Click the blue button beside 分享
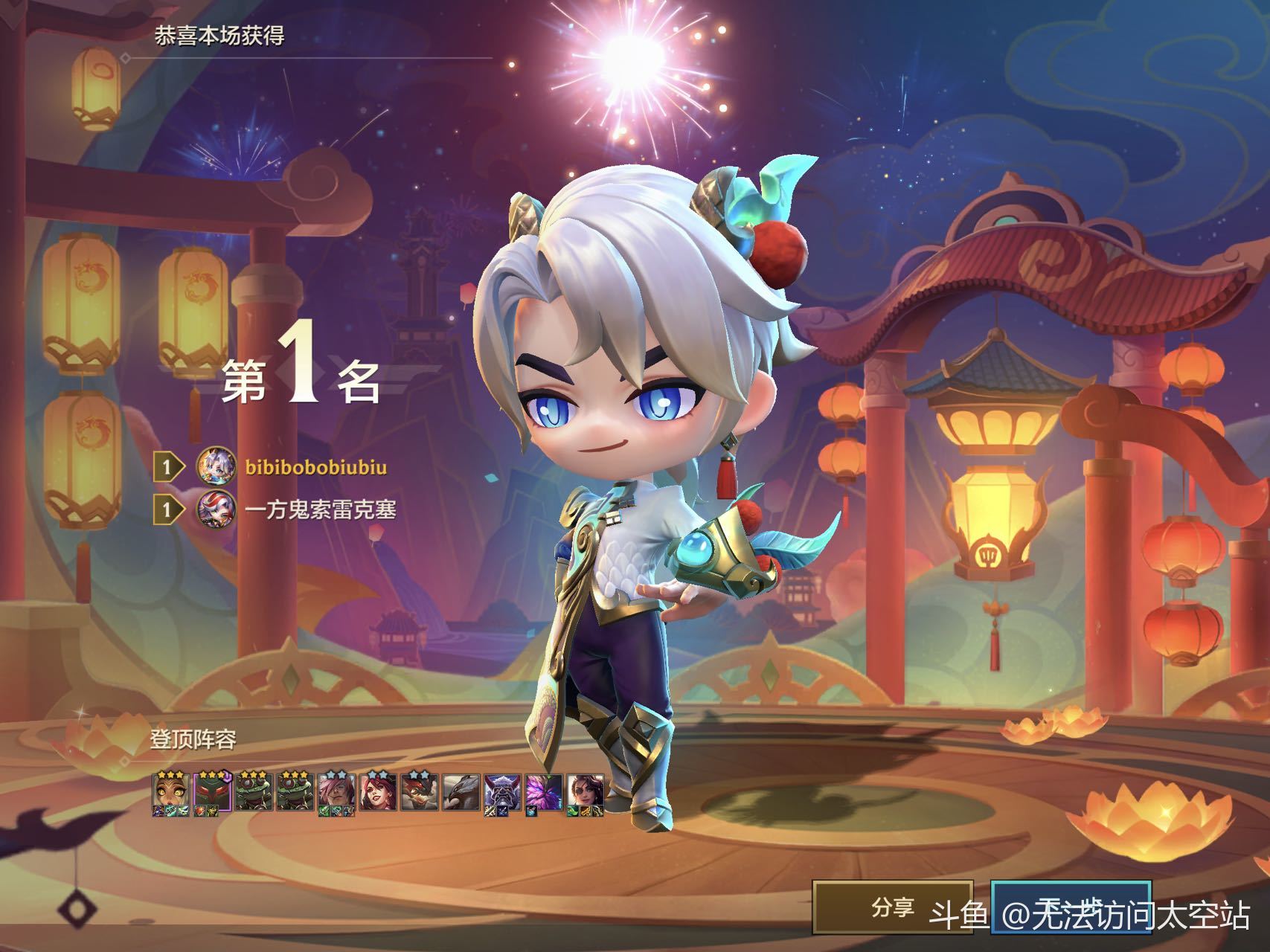Viewport: 1270px width, 952px height. (x=1071, y=907)
